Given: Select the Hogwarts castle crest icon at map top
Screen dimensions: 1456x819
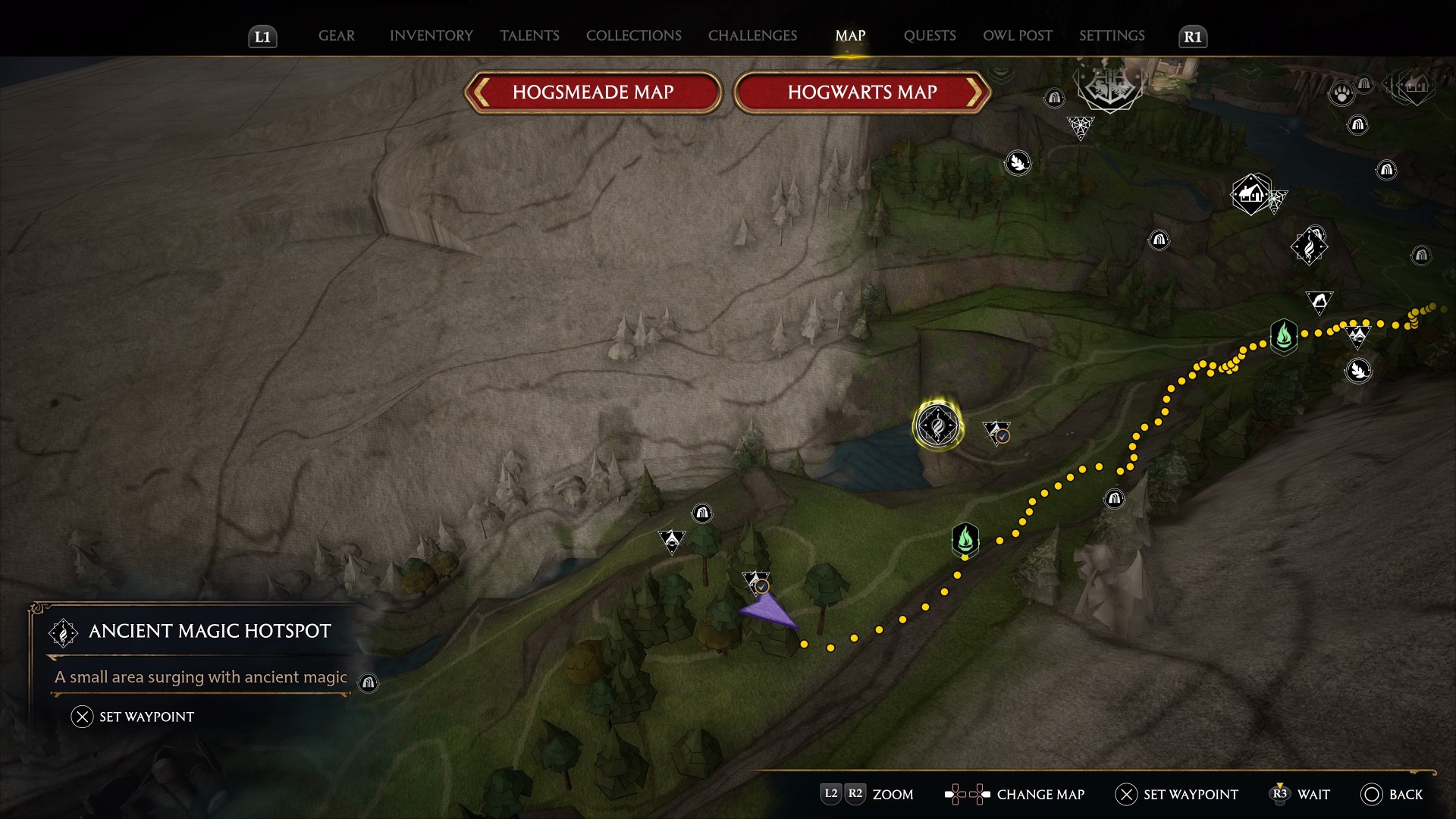Looking at the screenshot, I should click(x=1109, y=89).
